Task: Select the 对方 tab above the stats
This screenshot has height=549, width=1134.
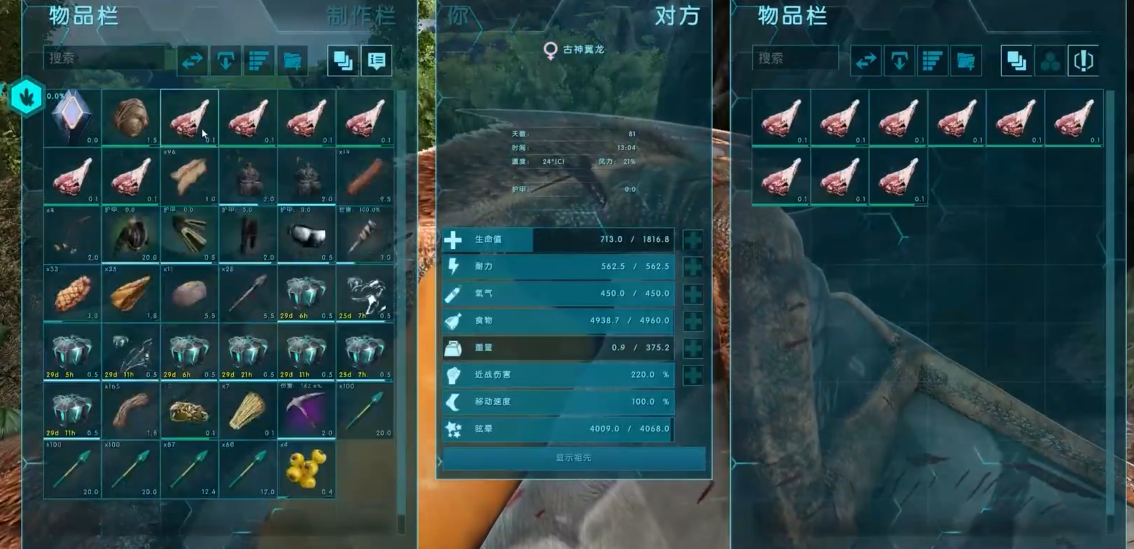Action: [x=676, y=17]
